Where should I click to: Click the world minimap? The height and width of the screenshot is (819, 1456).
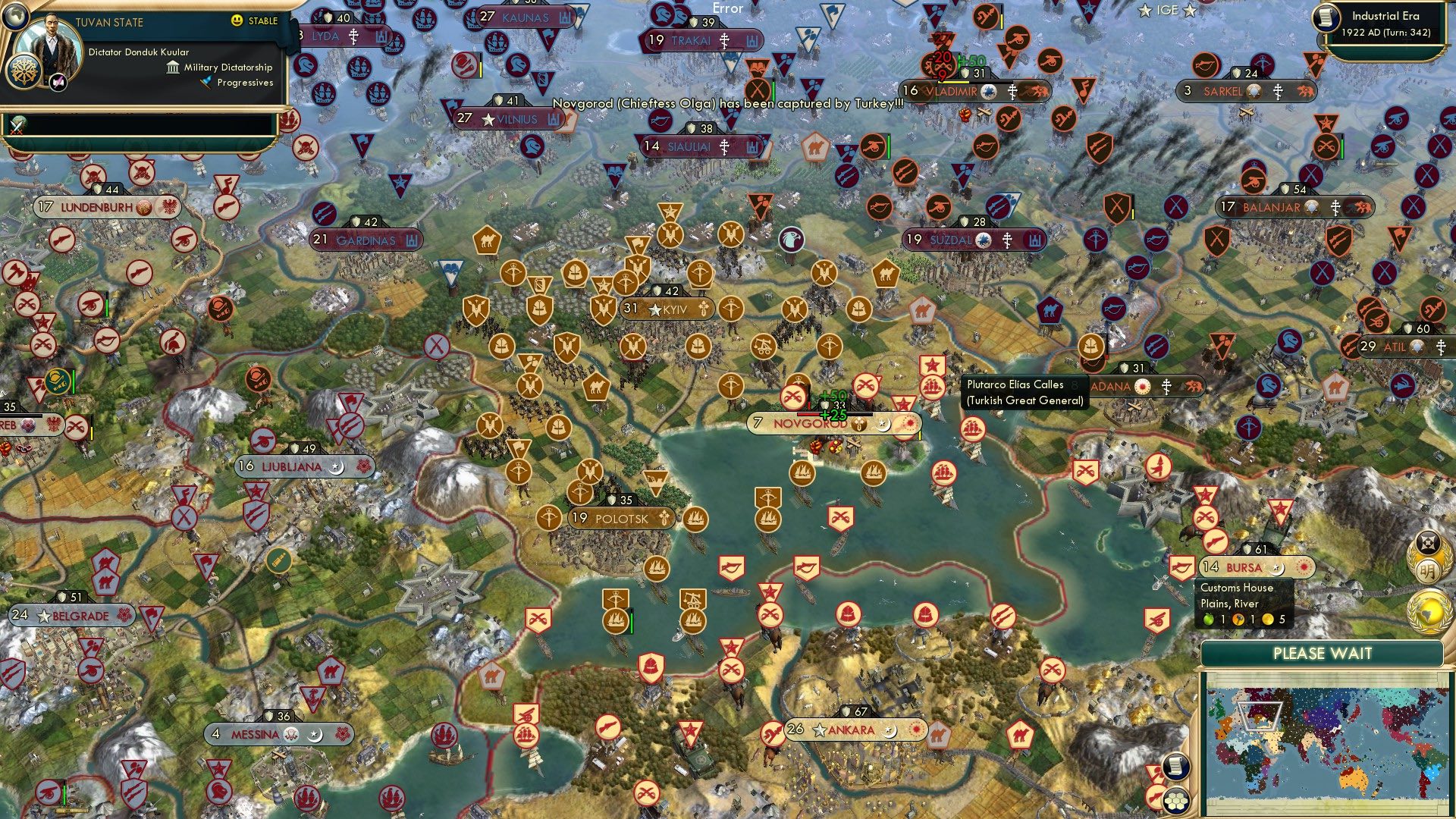coord(1324,742)
